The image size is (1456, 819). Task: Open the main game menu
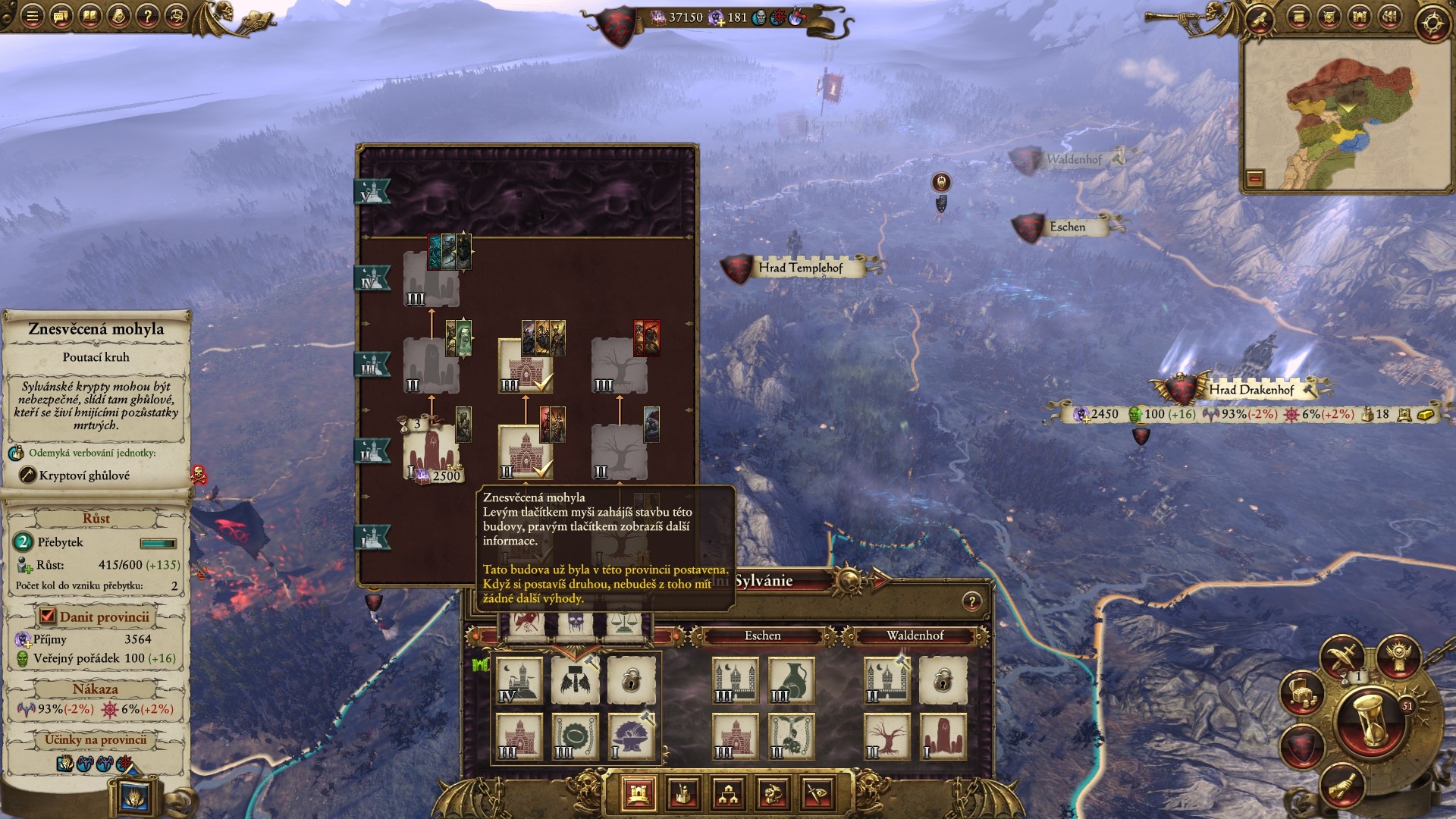point(32,16)
